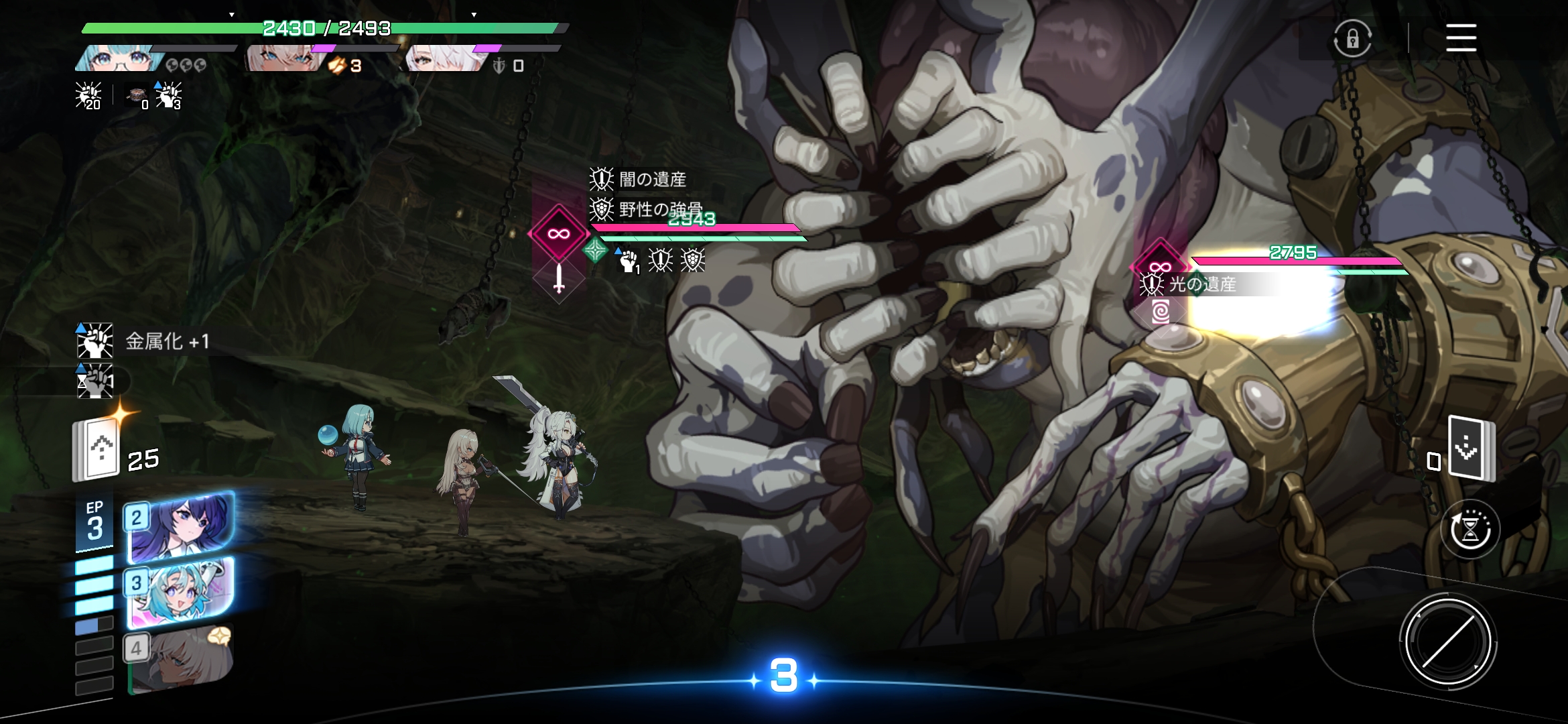View the discard pile deck icon

(1469, 448)
